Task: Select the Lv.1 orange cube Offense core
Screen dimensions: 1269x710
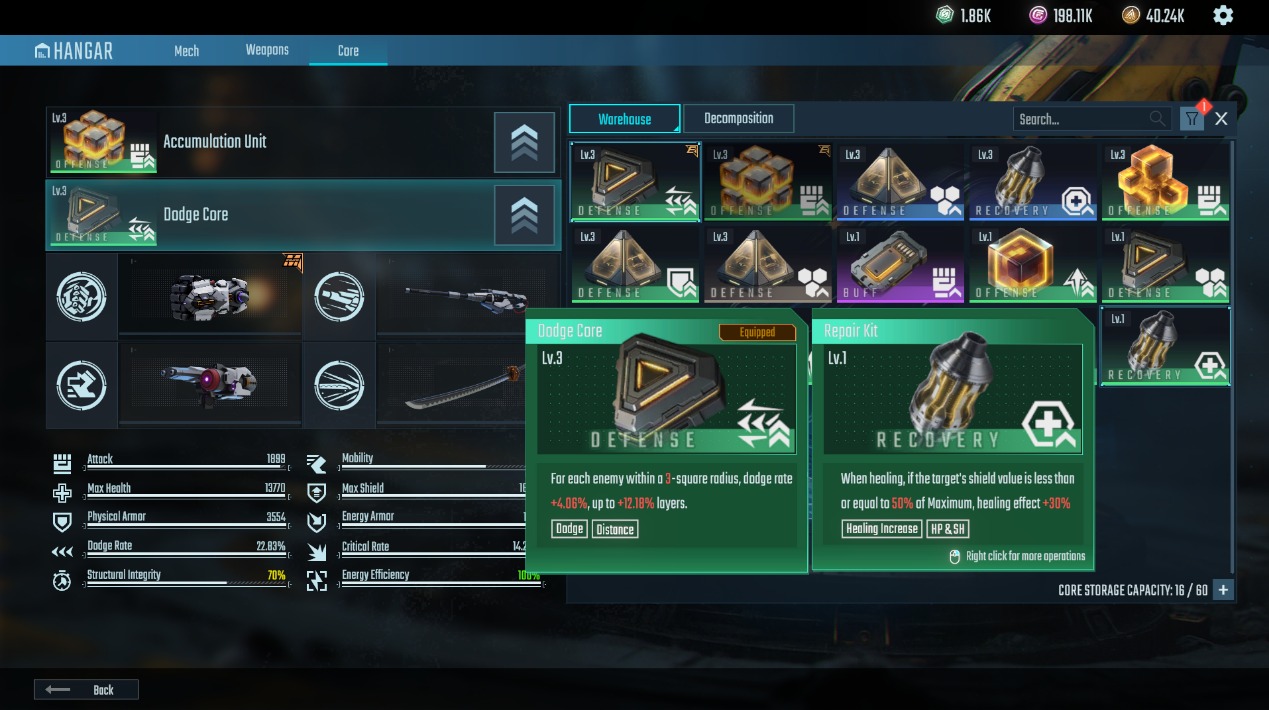Action: [x=1033, y=263]
